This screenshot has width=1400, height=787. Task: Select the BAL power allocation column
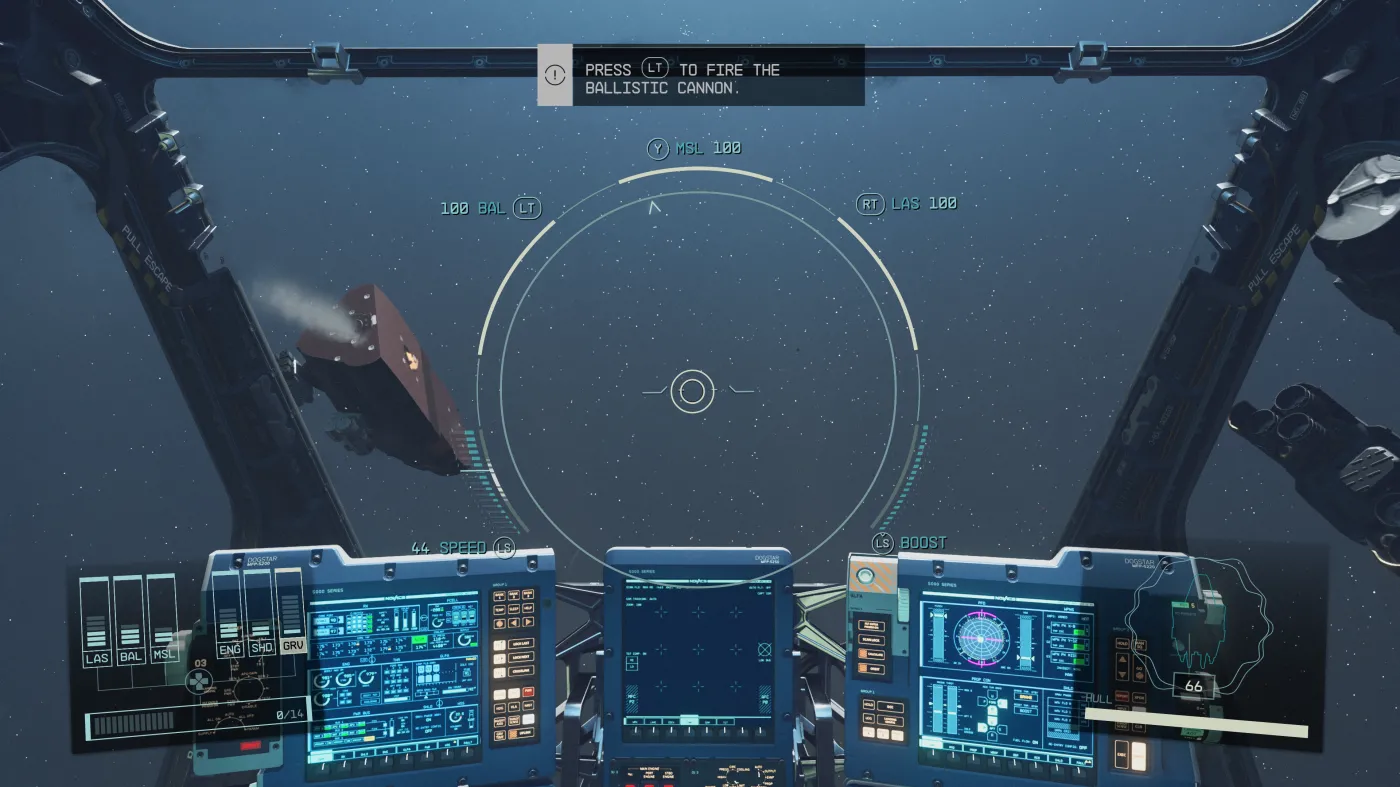point(130,622)
